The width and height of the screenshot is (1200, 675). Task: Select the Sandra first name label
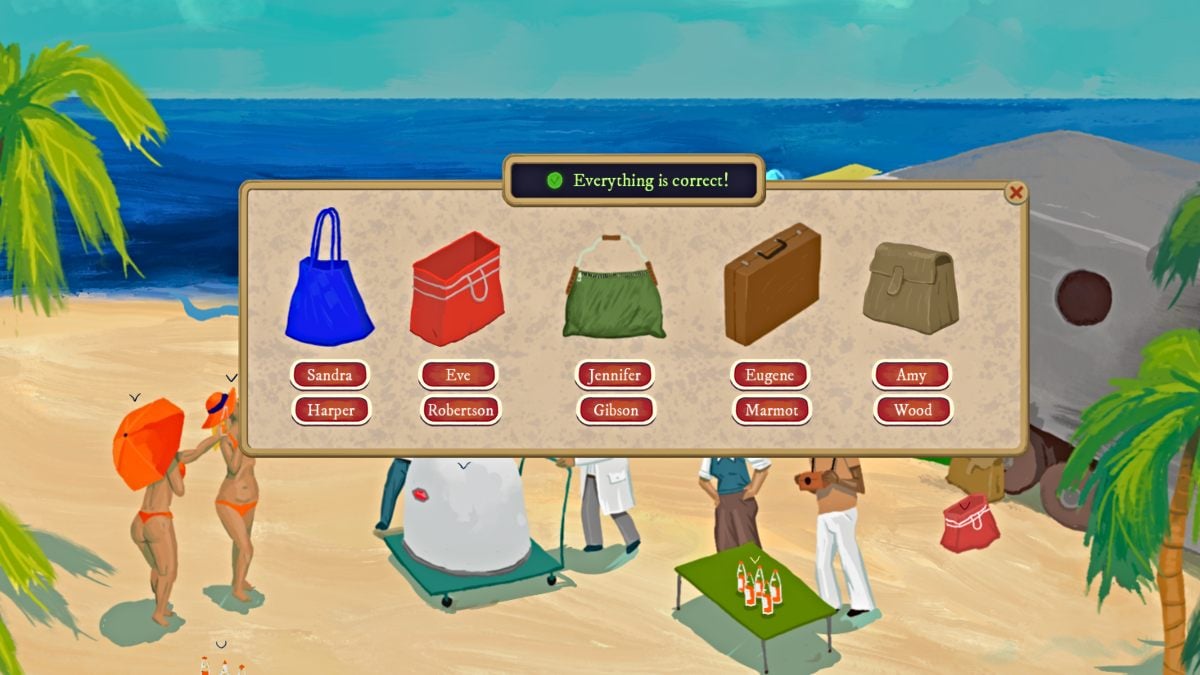330,375
